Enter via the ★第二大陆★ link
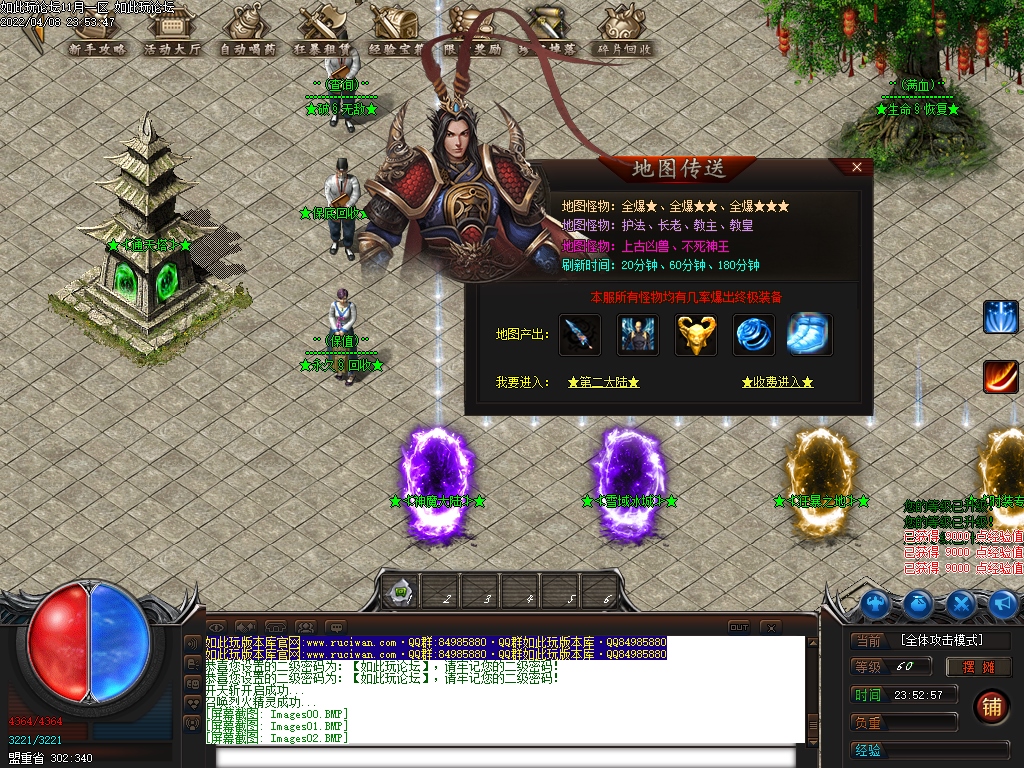The image size is (1024, 768). pos(603,382)
